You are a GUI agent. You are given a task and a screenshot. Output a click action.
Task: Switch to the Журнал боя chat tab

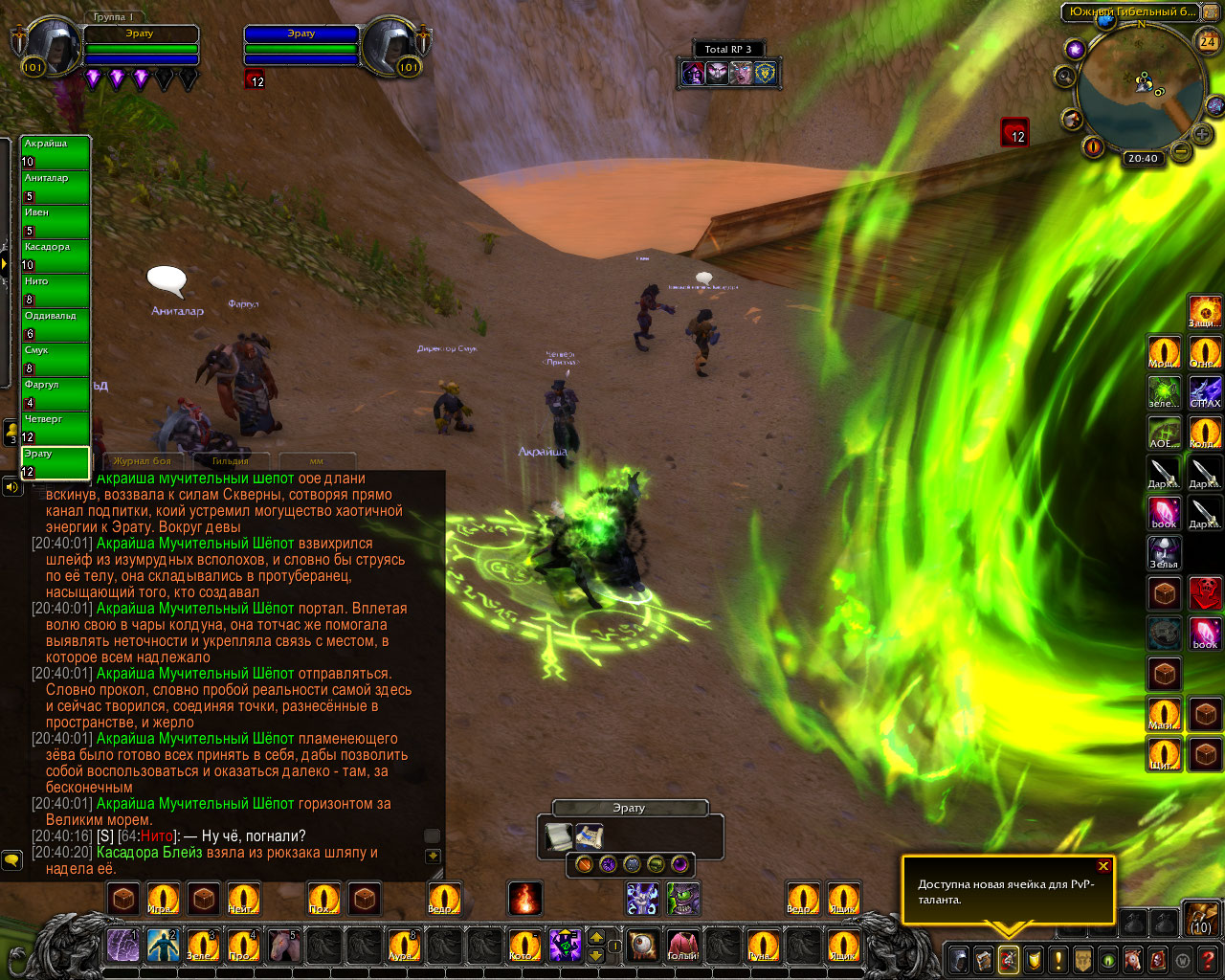142,461
